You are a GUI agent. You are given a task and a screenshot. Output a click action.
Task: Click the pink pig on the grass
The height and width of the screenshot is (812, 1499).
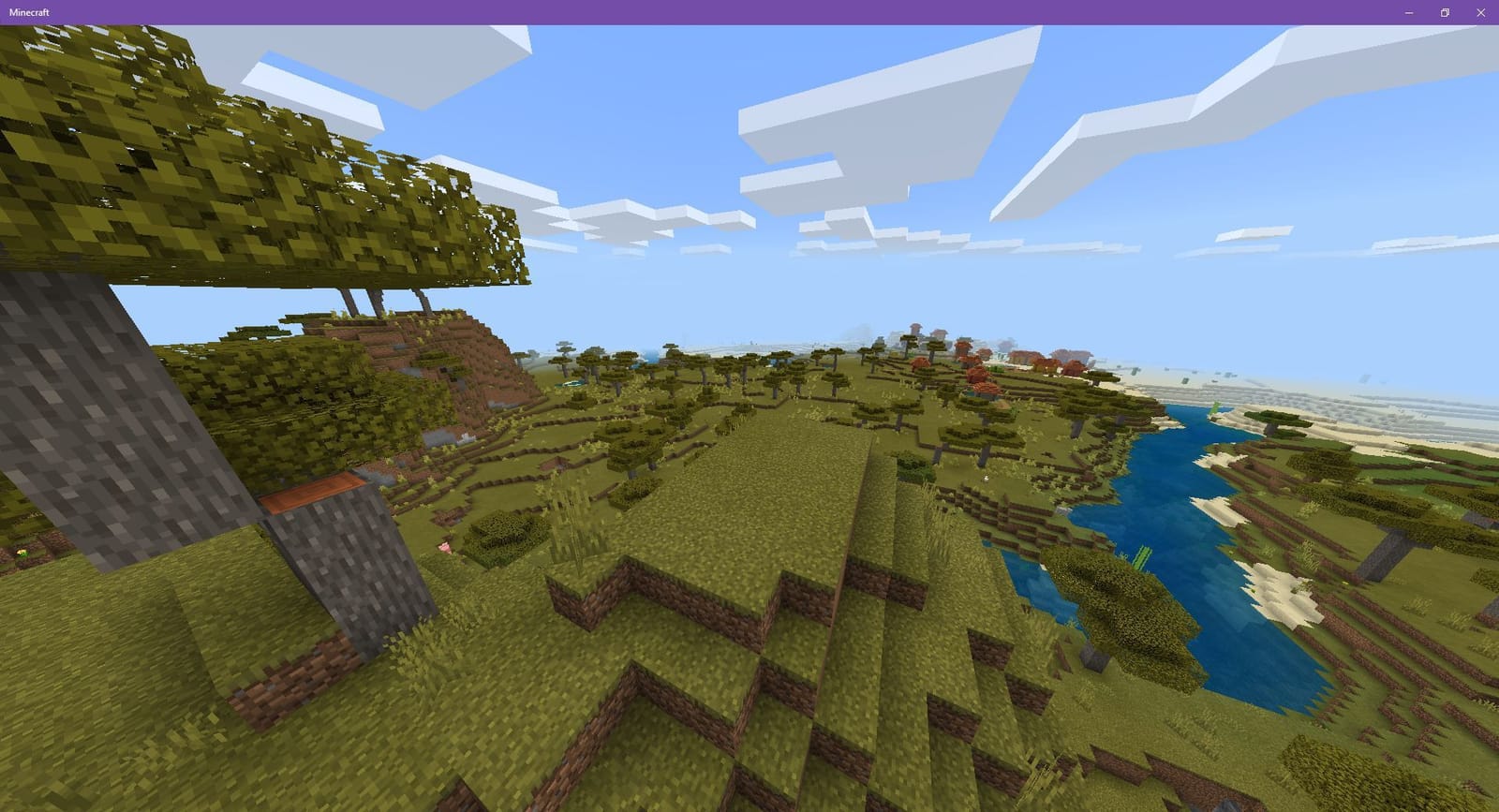pos(445,547)
